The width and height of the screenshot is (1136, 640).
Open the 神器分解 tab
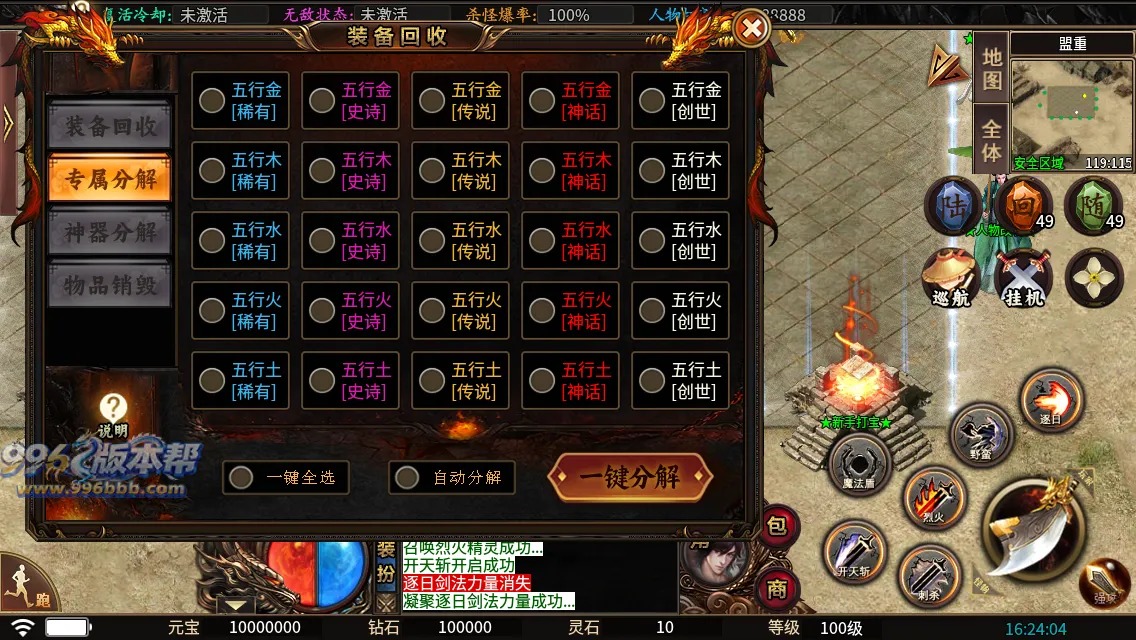[111, 232]
